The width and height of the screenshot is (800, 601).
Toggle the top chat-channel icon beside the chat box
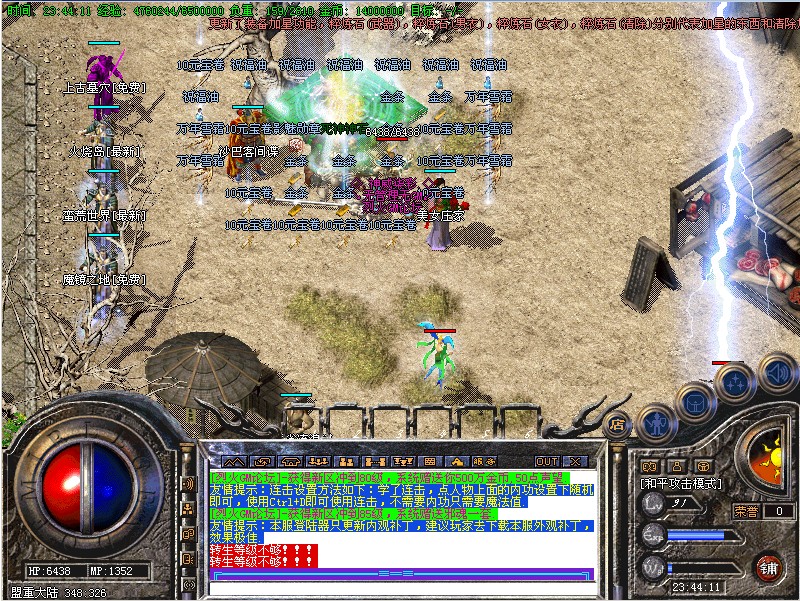187,484
